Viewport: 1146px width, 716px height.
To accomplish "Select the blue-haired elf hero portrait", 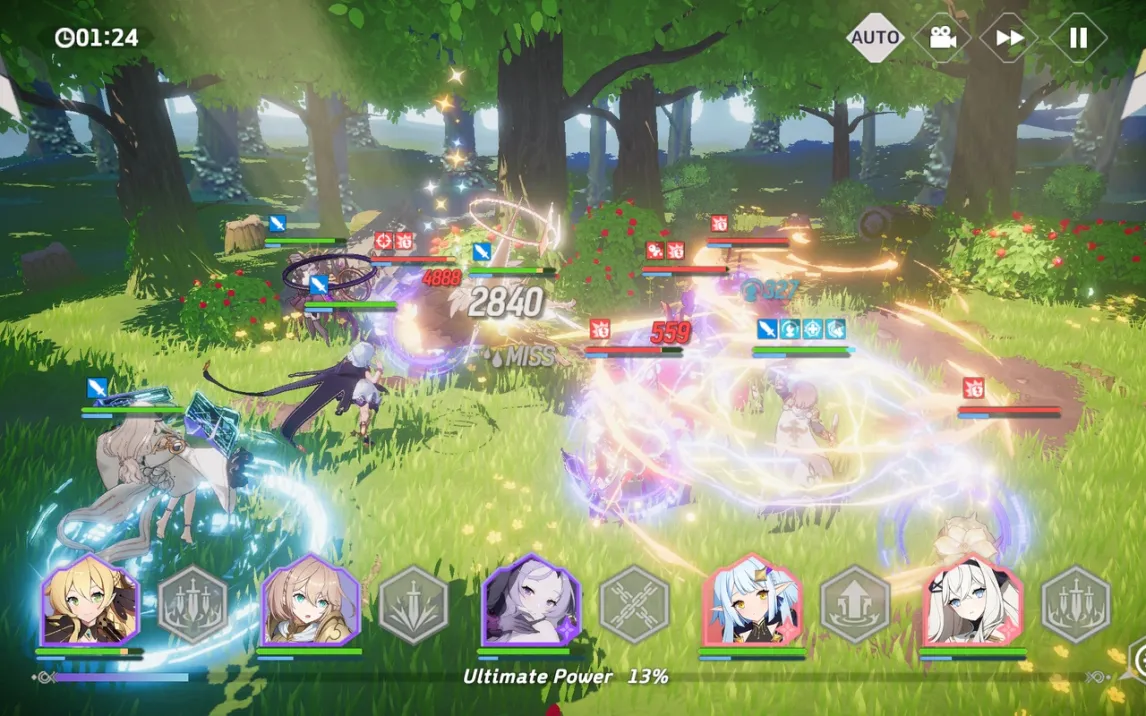I will pyautogui.click(x=752, y=602).
